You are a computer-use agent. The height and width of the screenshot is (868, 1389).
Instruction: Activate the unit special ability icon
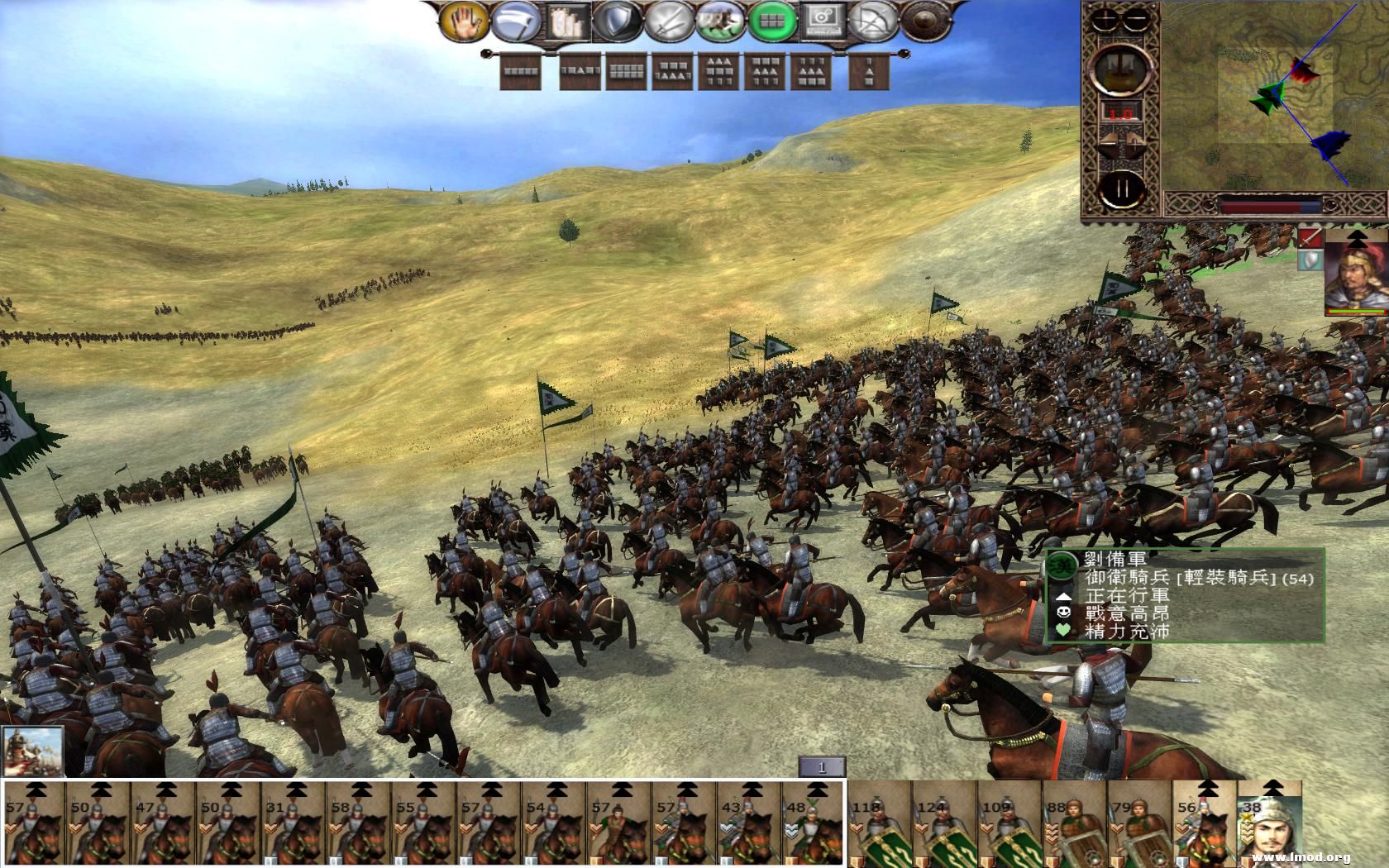click(823, 23)
